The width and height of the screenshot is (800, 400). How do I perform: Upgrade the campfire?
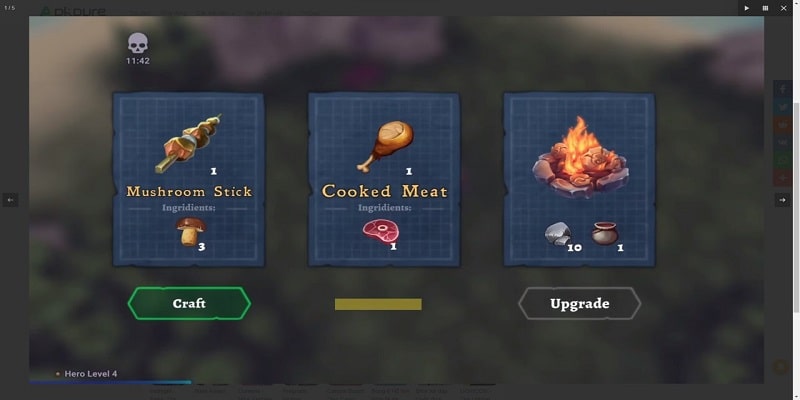pyautogui.click(x=579, y=303)
